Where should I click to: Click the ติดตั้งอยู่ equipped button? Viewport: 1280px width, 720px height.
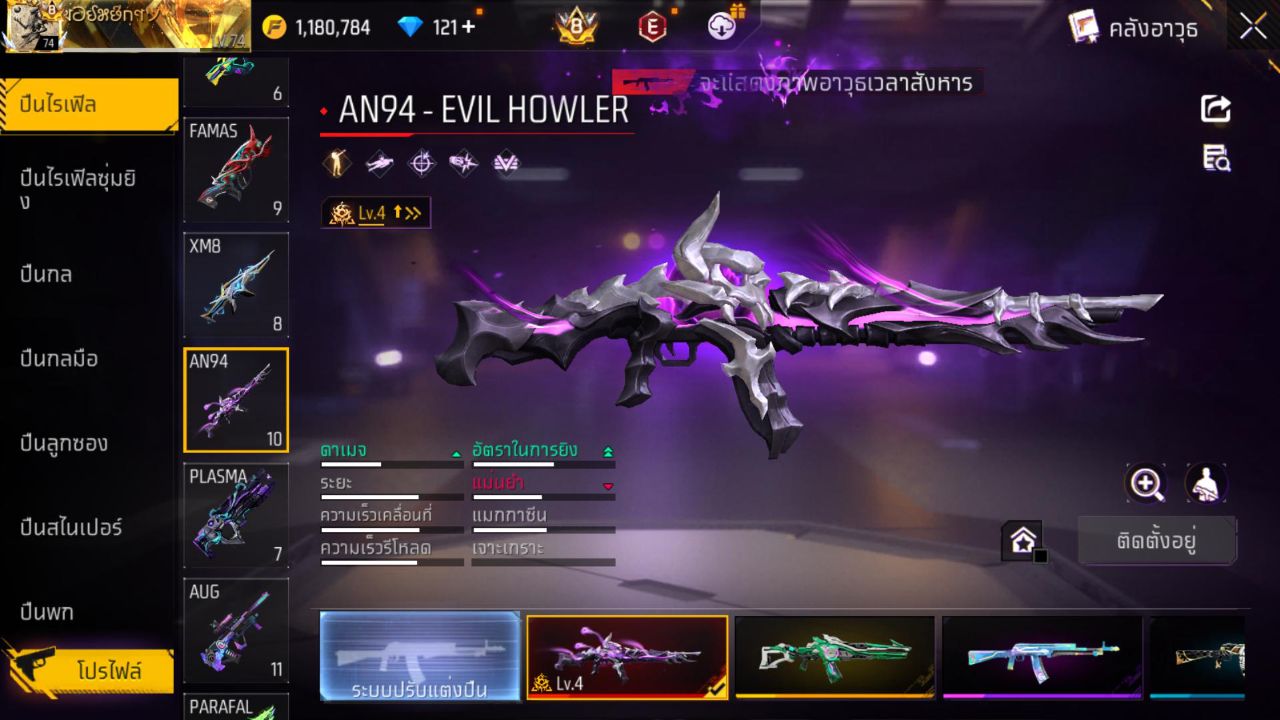click(x=1157, y=541)
